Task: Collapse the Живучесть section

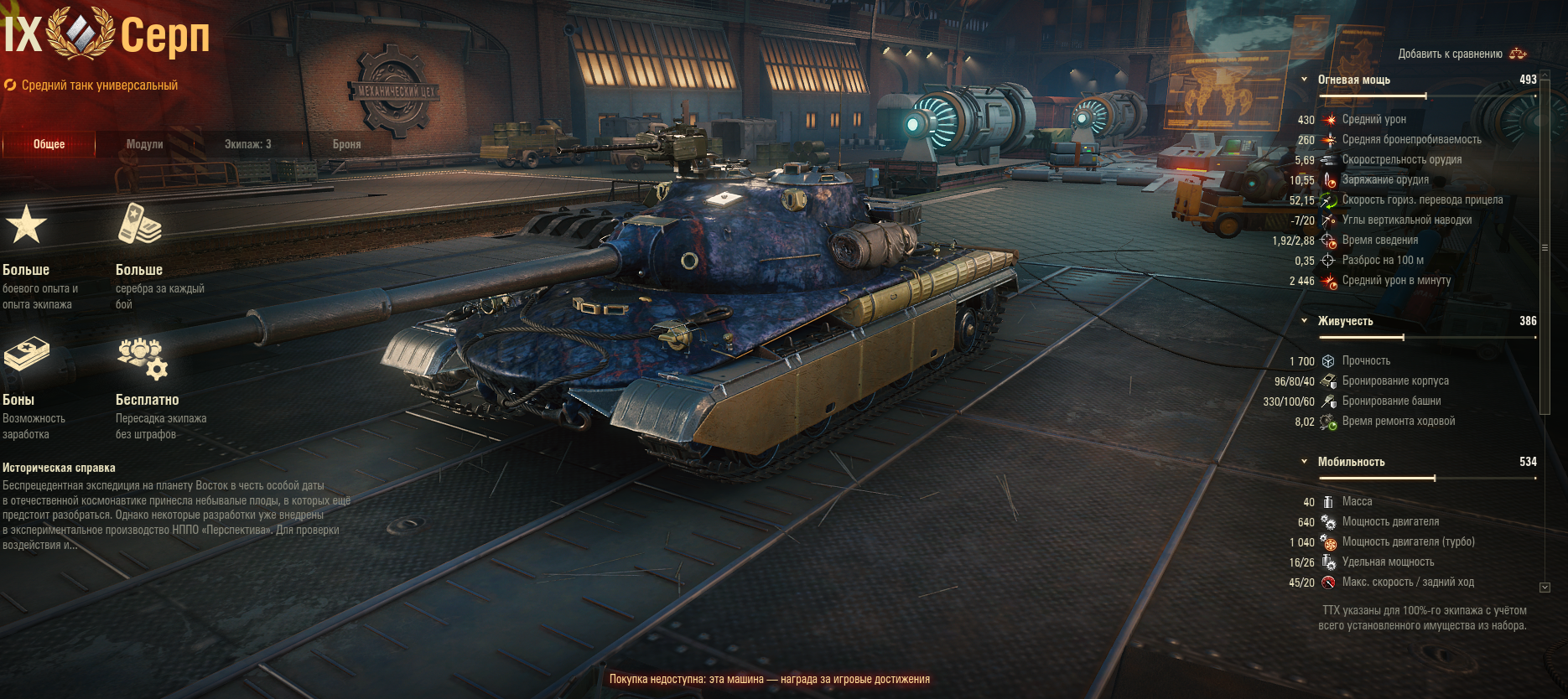Action: 1304,321
